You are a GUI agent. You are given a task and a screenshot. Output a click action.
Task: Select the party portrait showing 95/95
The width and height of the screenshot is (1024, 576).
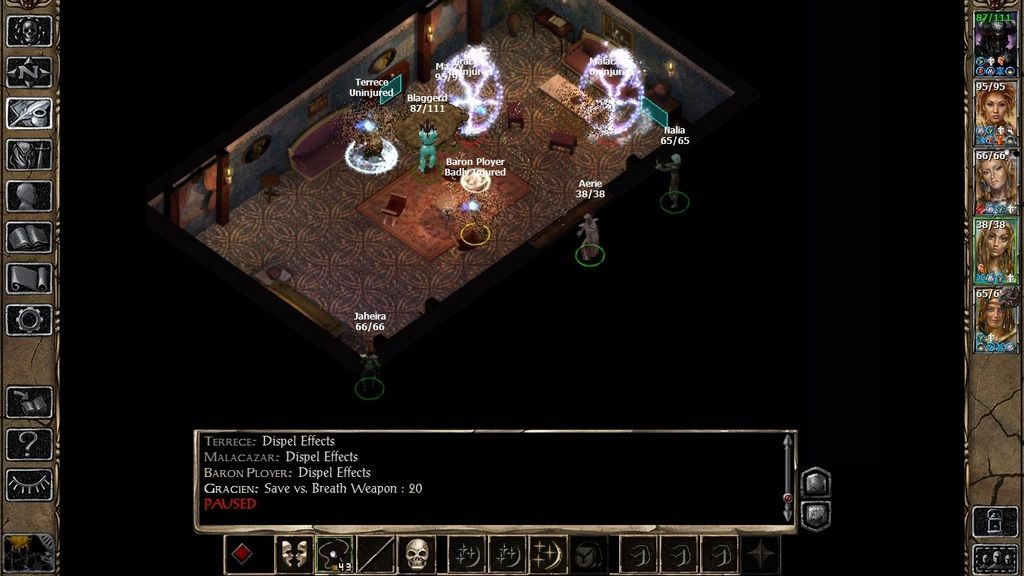996,115
